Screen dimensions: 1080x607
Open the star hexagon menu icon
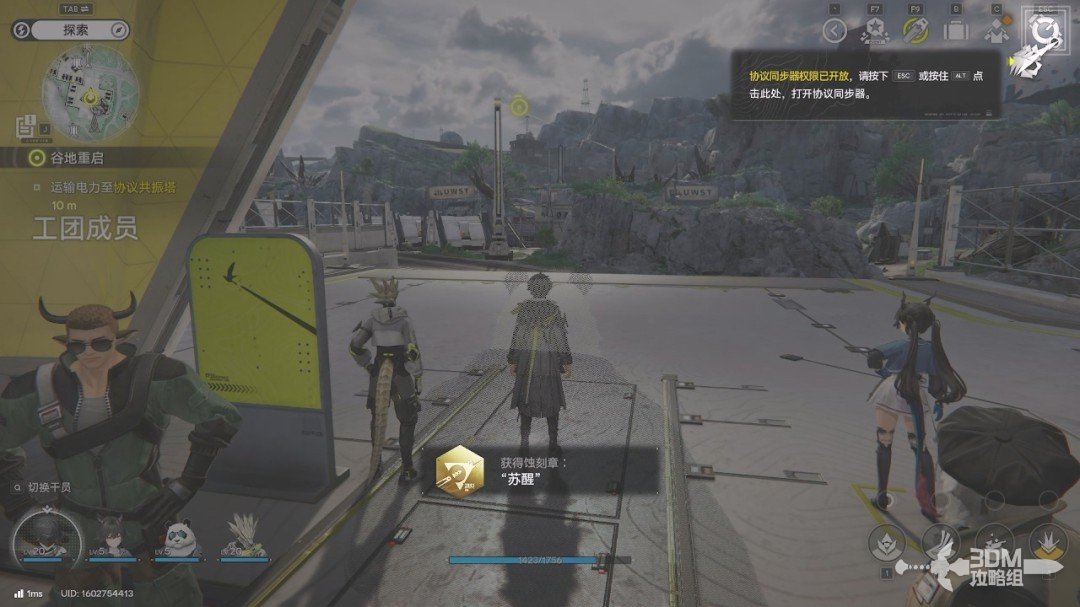tap(874, 31)
